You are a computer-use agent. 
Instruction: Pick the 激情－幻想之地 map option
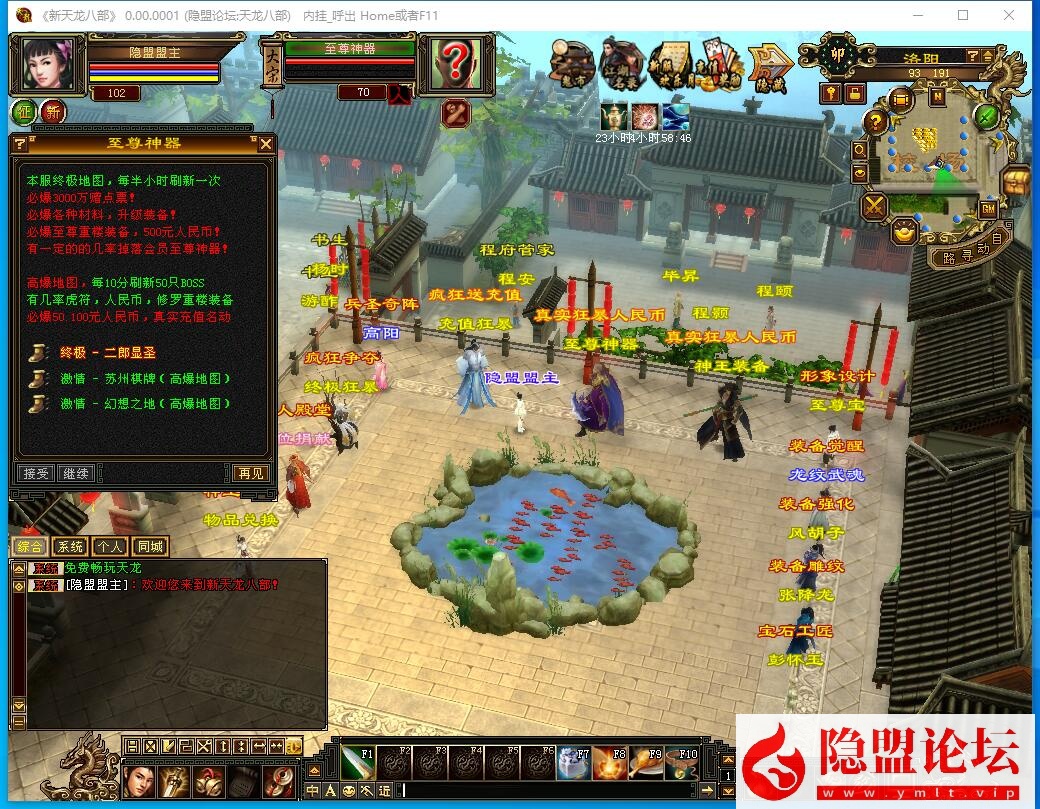click(x=145, y=404)
